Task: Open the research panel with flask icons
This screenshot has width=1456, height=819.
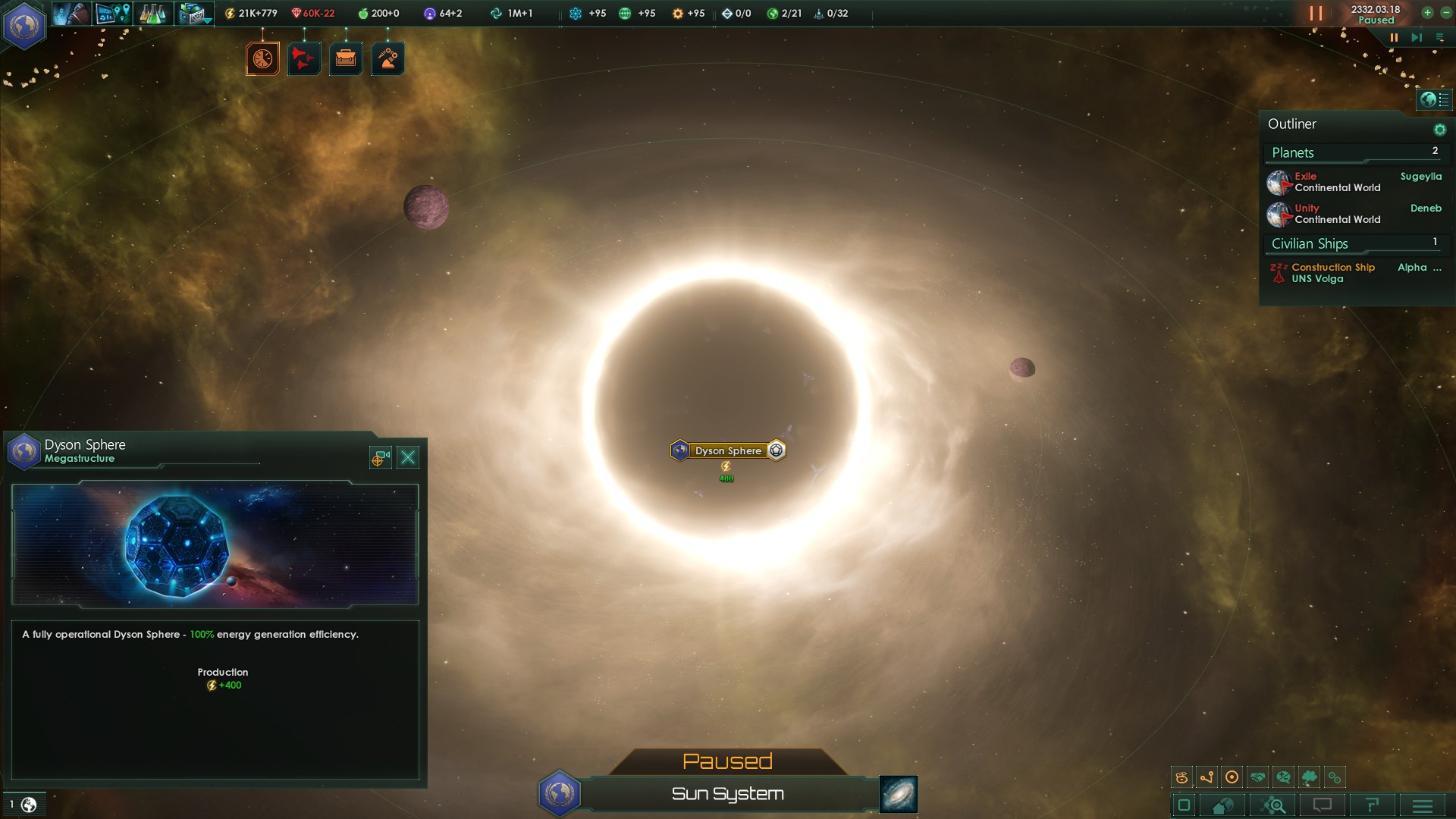Action: [x=154, y=13]
